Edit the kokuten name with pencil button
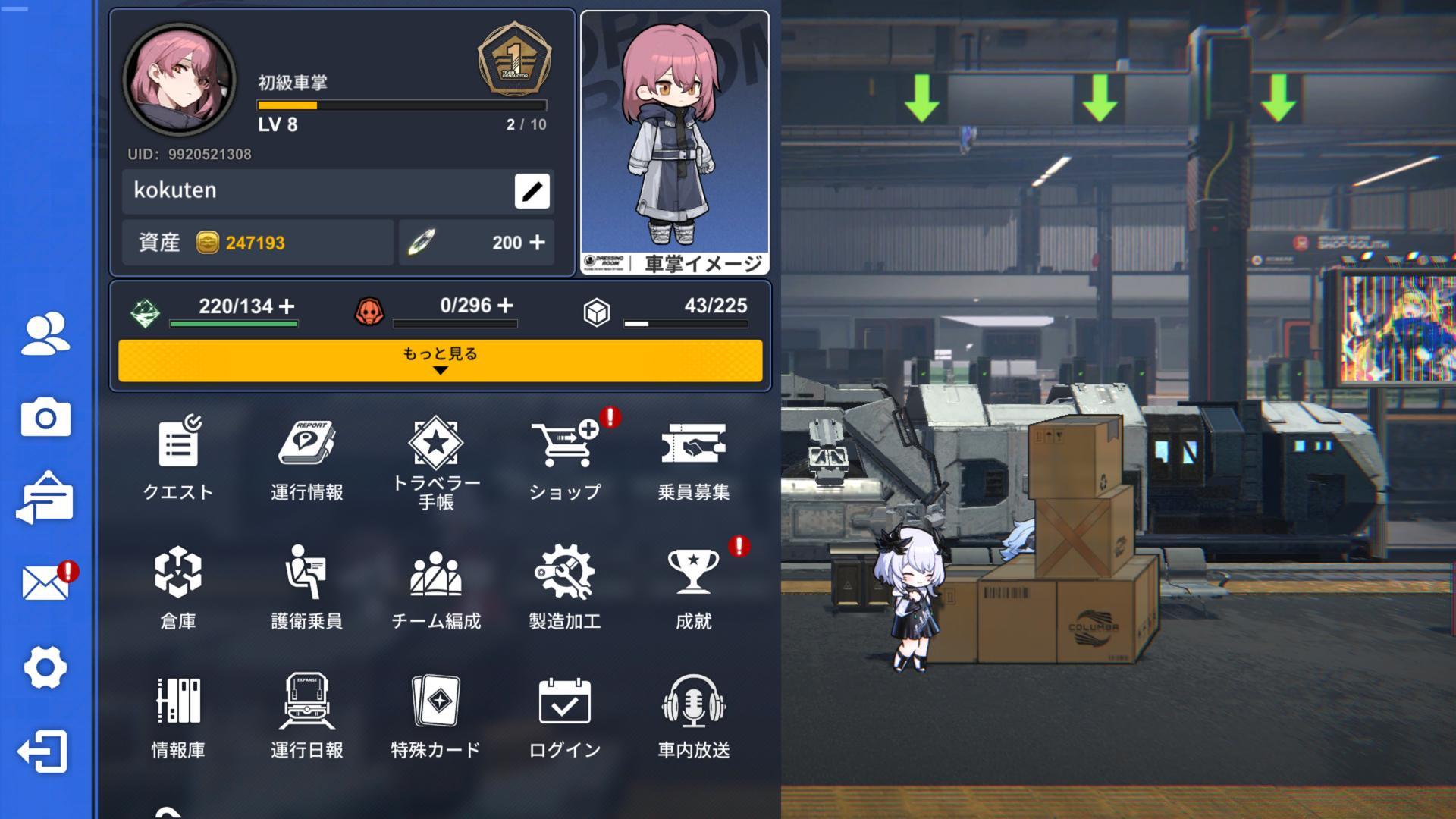Image resolution: width=1456 pixels, height=819 pixels. [532, 191]
